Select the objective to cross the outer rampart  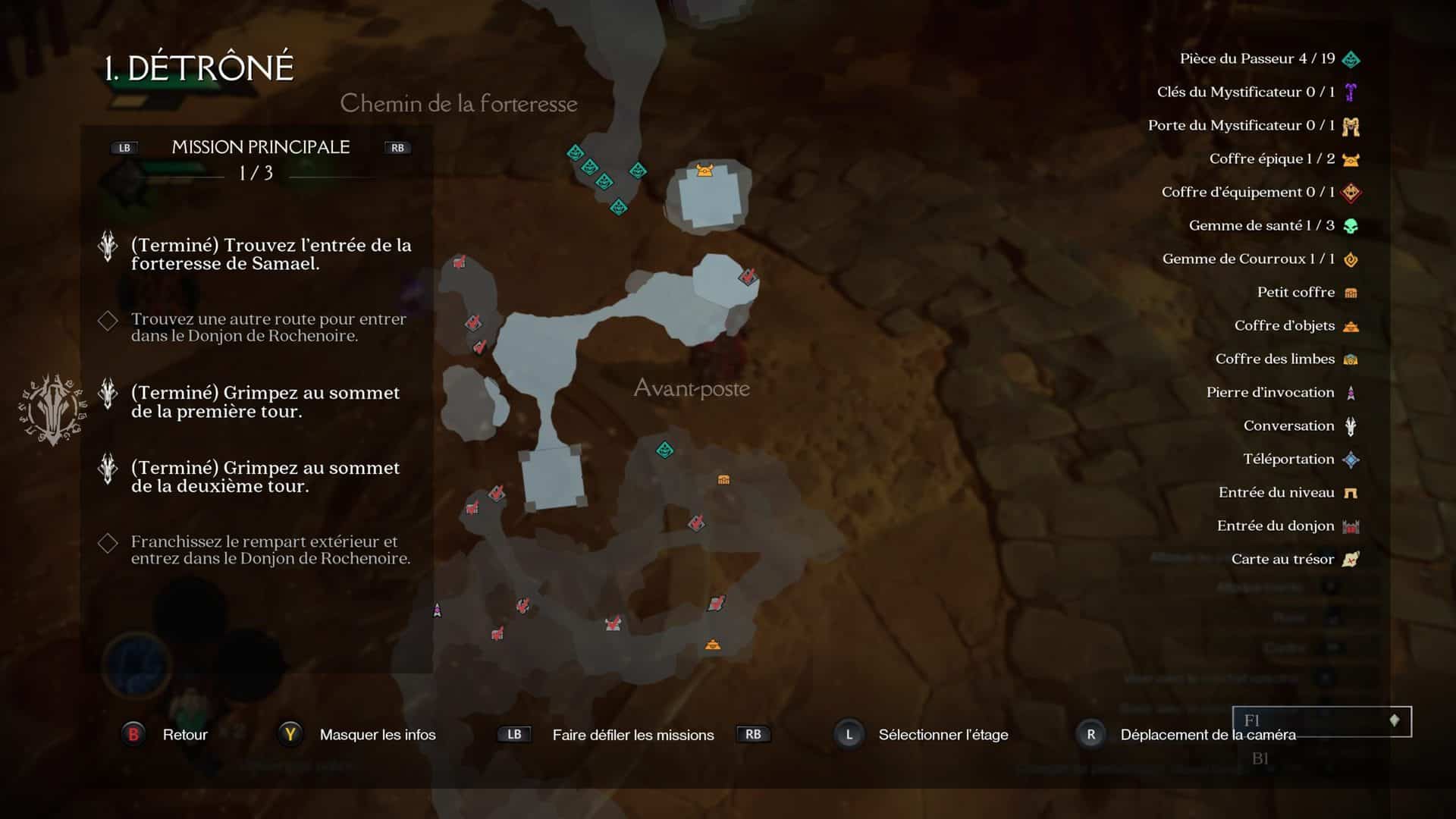point(270,550)
